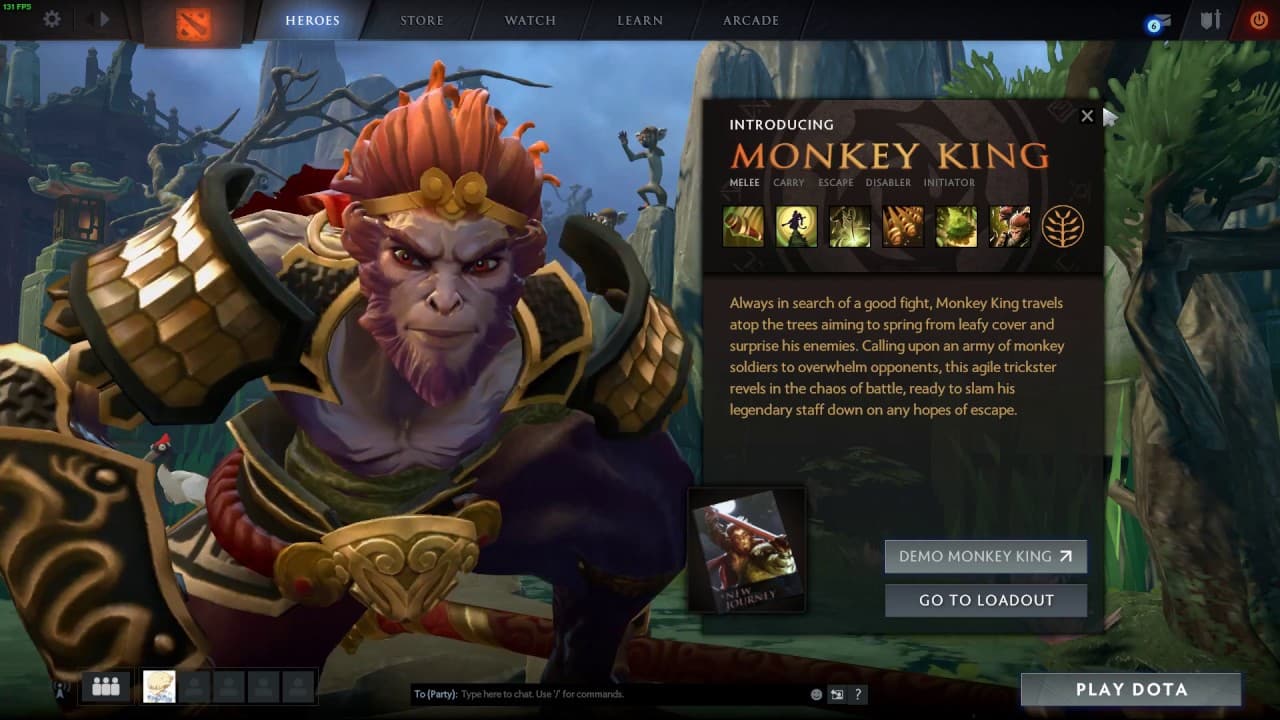Select the talent tree icon

1064,225
